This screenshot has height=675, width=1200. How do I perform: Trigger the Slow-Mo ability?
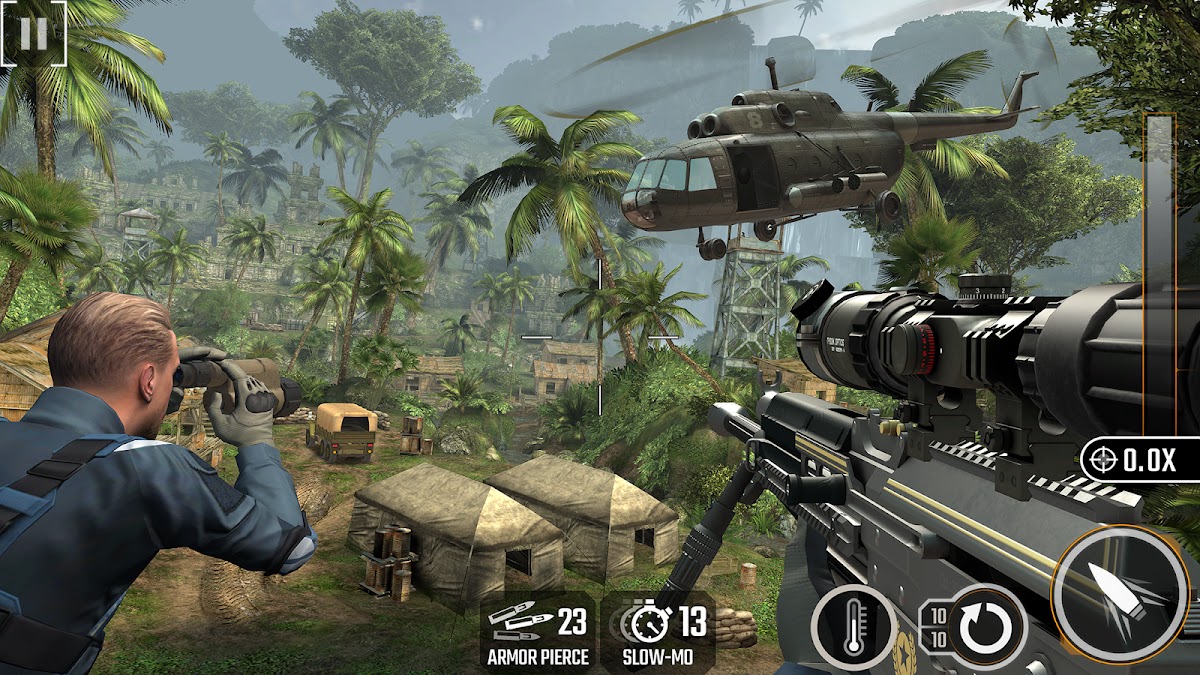660,633
